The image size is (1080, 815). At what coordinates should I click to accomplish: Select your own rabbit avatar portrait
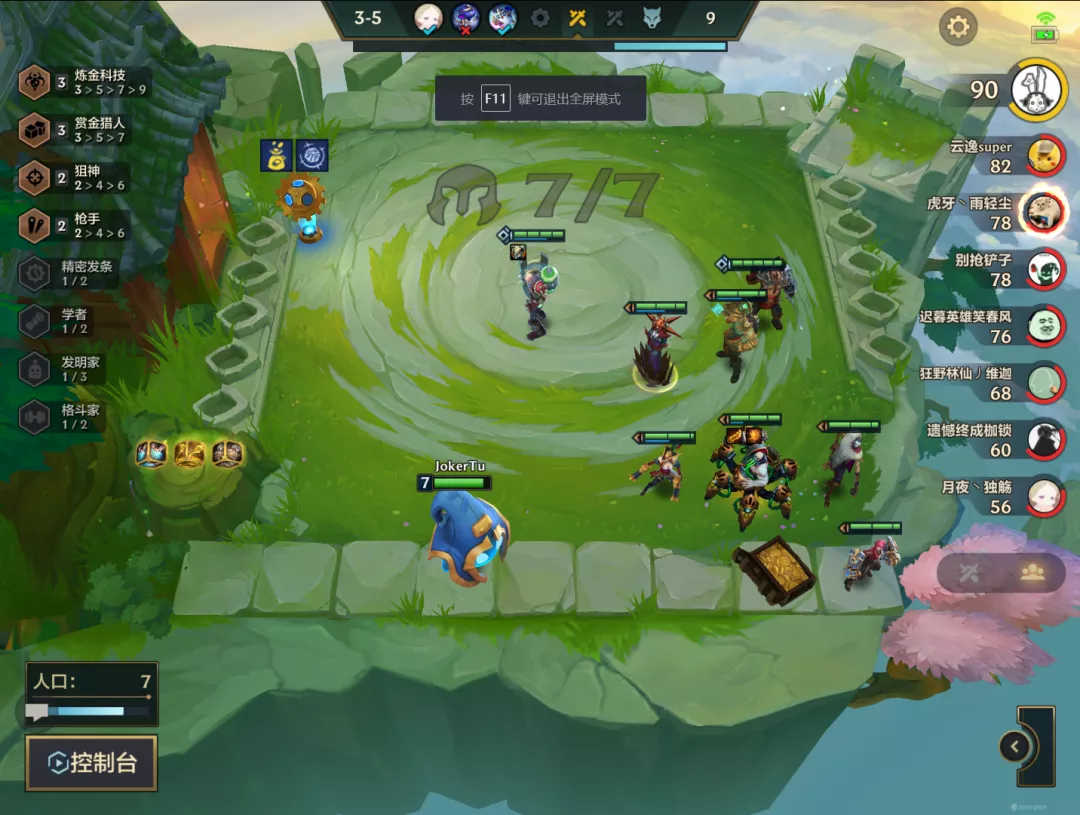tap(1035, 89)
